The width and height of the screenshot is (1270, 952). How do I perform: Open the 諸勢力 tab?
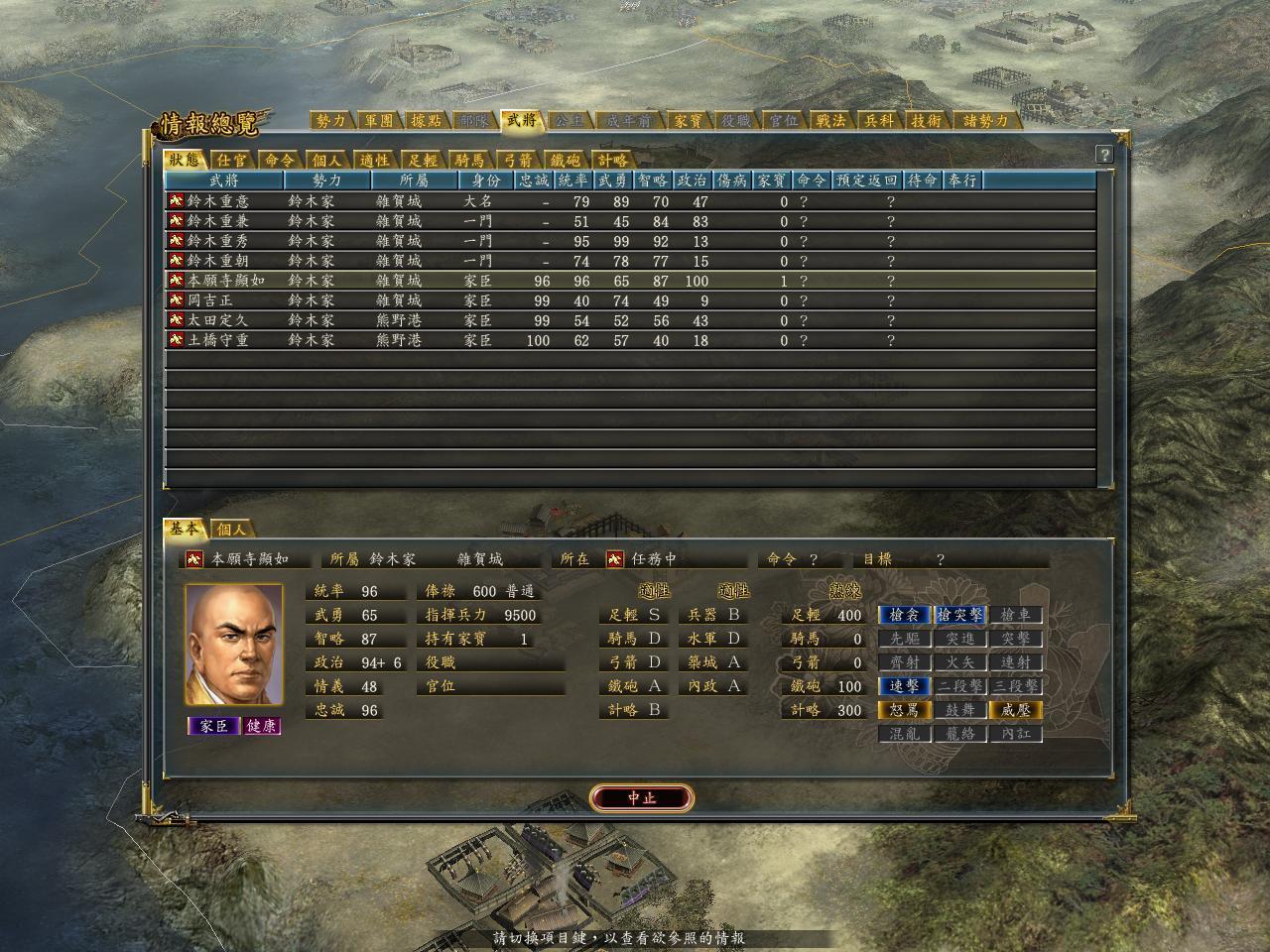pos(985,121)
